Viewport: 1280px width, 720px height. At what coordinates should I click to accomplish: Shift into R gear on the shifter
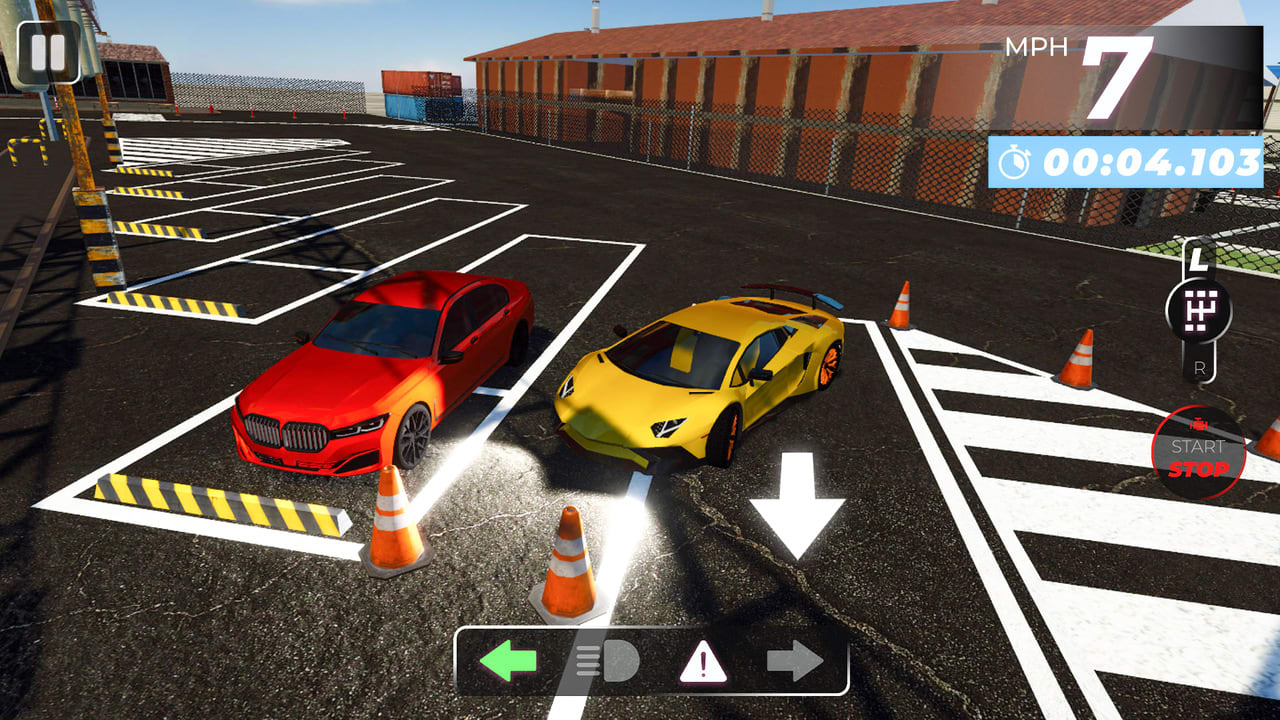(x=1199, y=367)
